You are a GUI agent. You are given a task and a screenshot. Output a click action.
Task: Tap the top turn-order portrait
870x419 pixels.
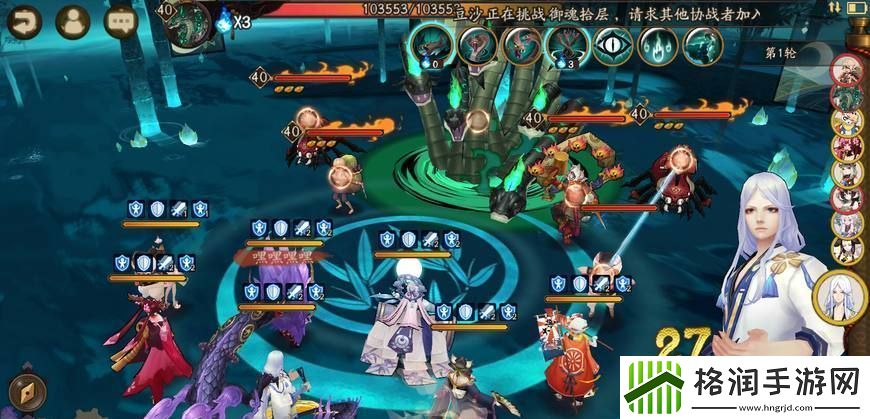(847, 69)
